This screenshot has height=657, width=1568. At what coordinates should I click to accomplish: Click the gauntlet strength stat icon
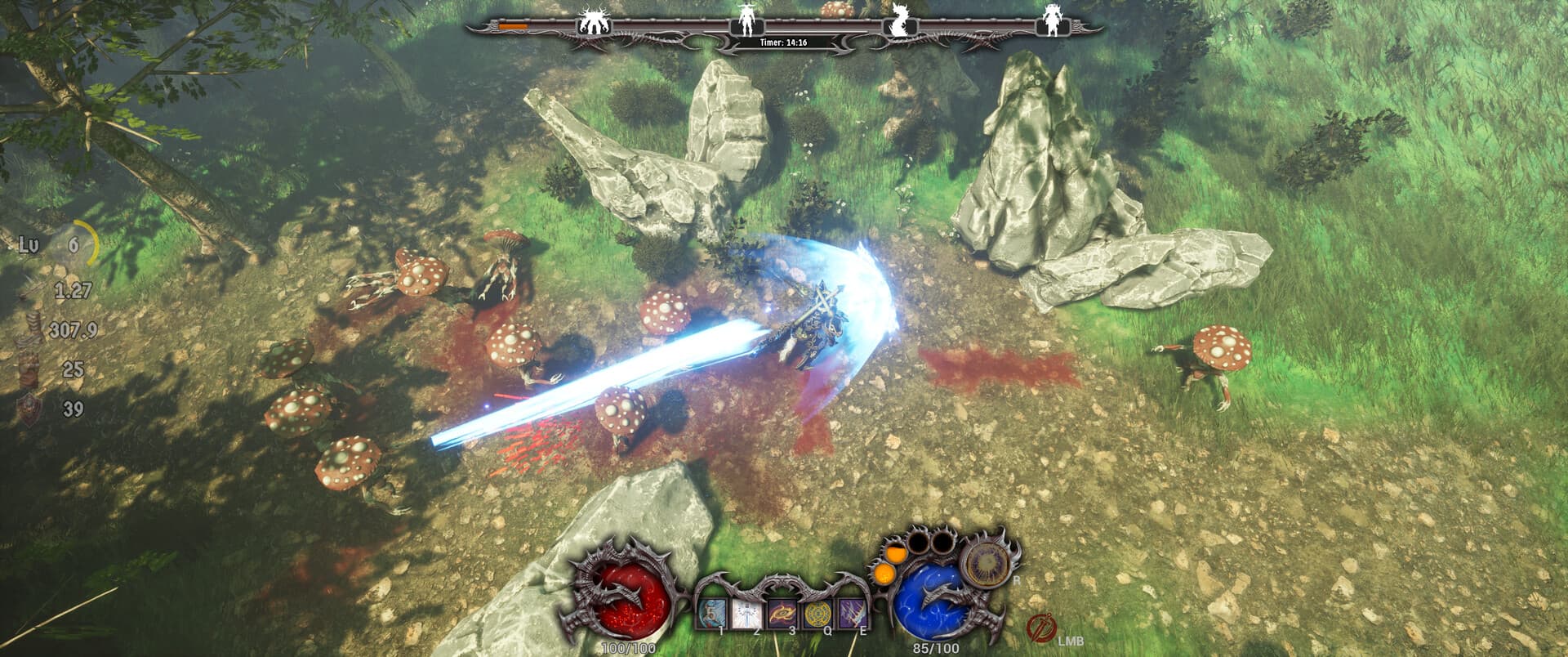(28, 366)
